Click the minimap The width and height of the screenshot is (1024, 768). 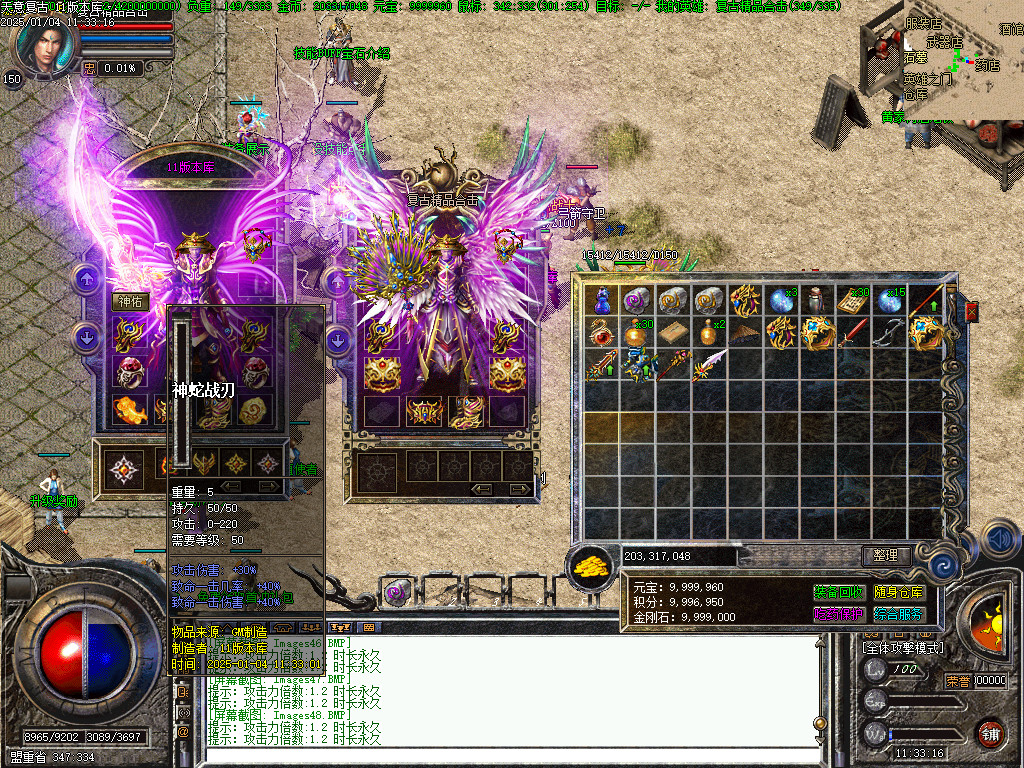click(962, 60)
